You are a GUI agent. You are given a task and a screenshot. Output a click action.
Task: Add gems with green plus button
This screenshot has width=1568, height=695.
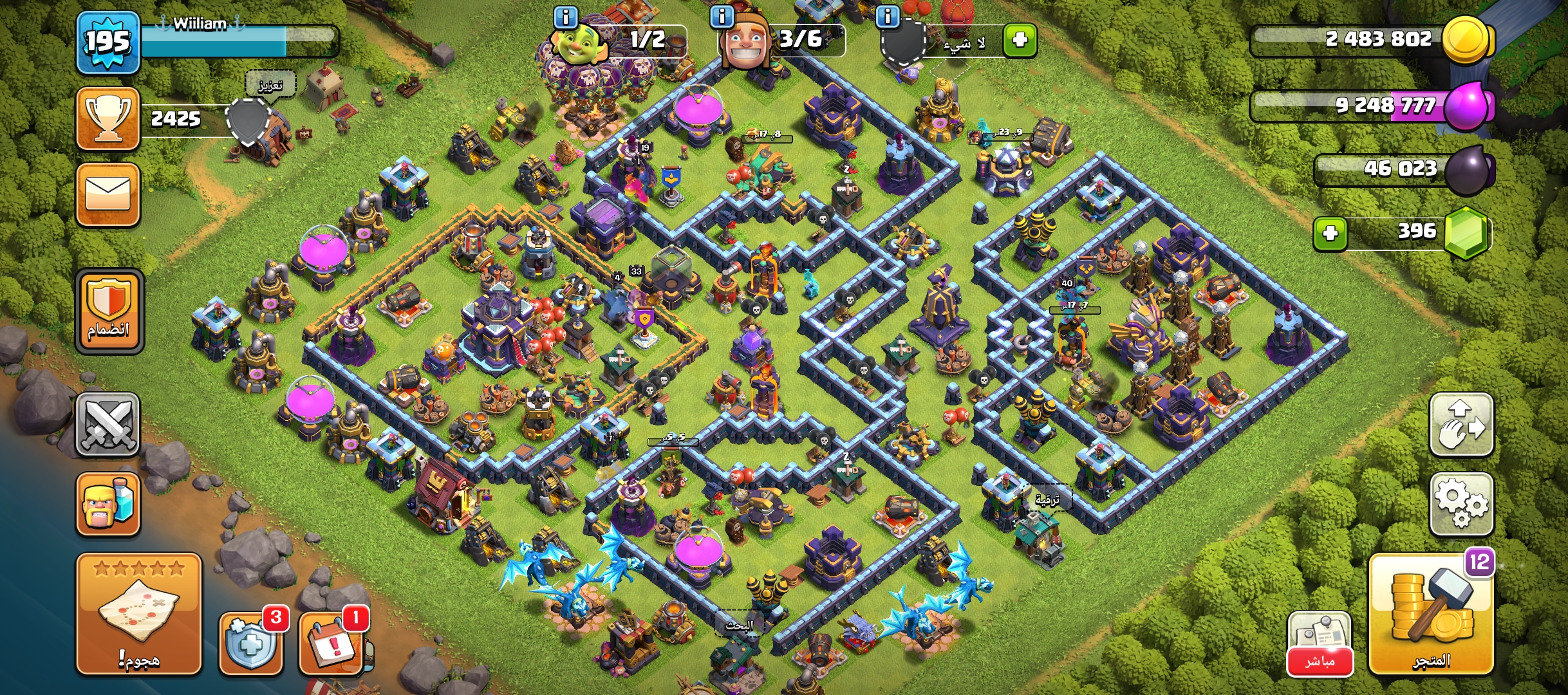pos(1330,232)
